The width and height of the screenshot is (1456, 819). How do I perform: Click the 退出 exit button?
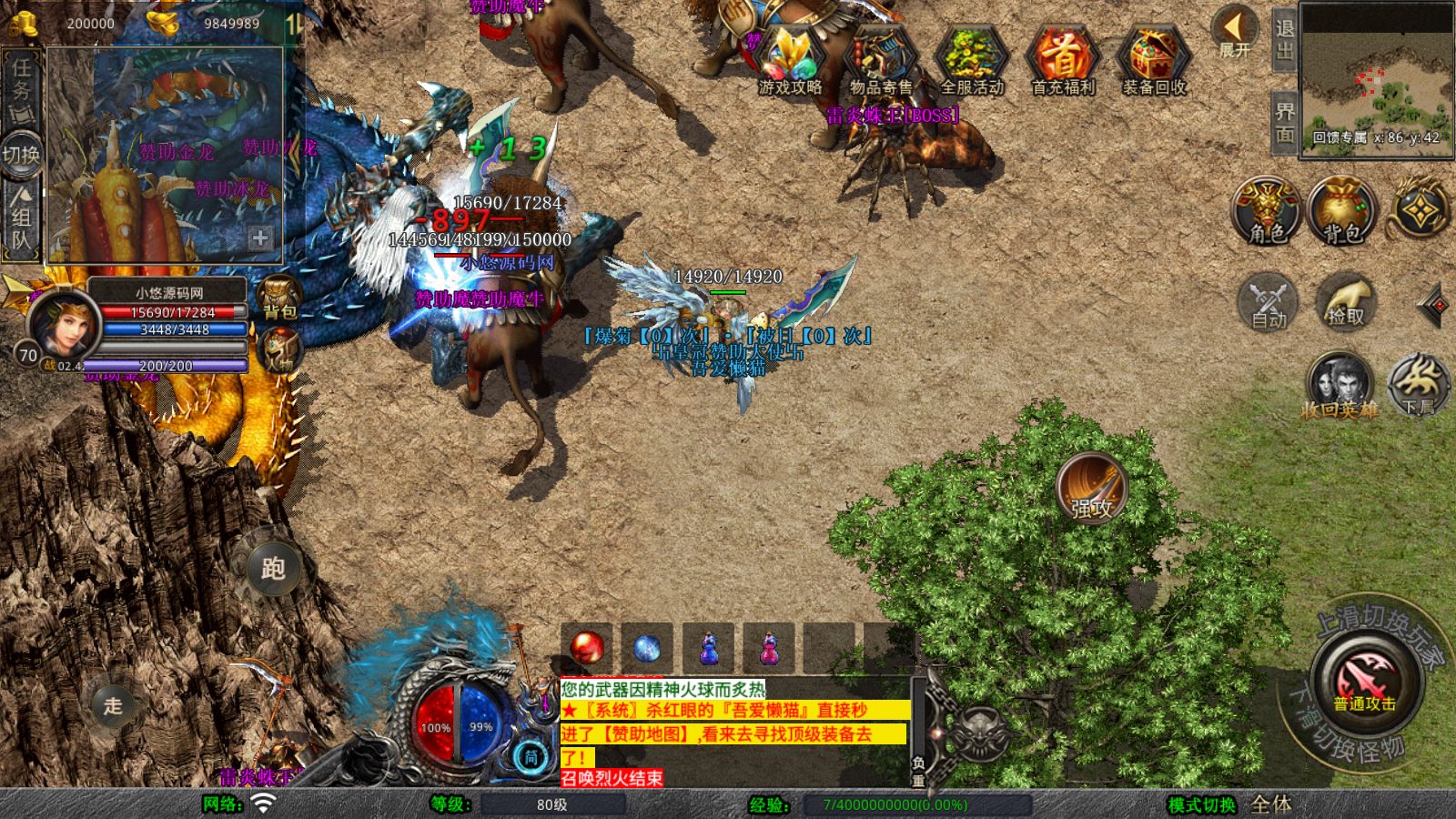pyautogui.click(x=1284, y=39)
